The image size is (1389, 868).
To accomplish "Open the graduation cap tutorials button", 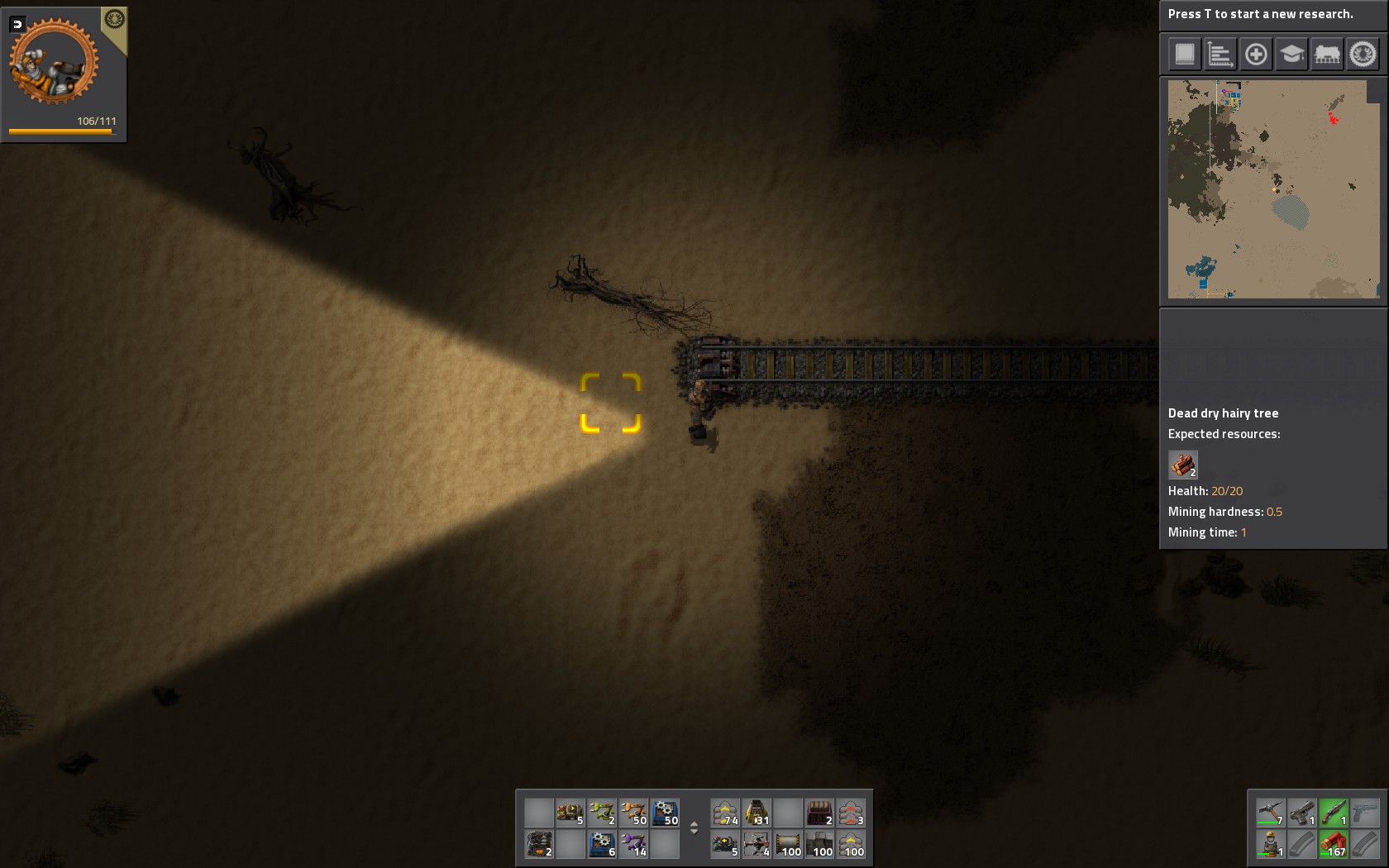I will (1291, 55).
